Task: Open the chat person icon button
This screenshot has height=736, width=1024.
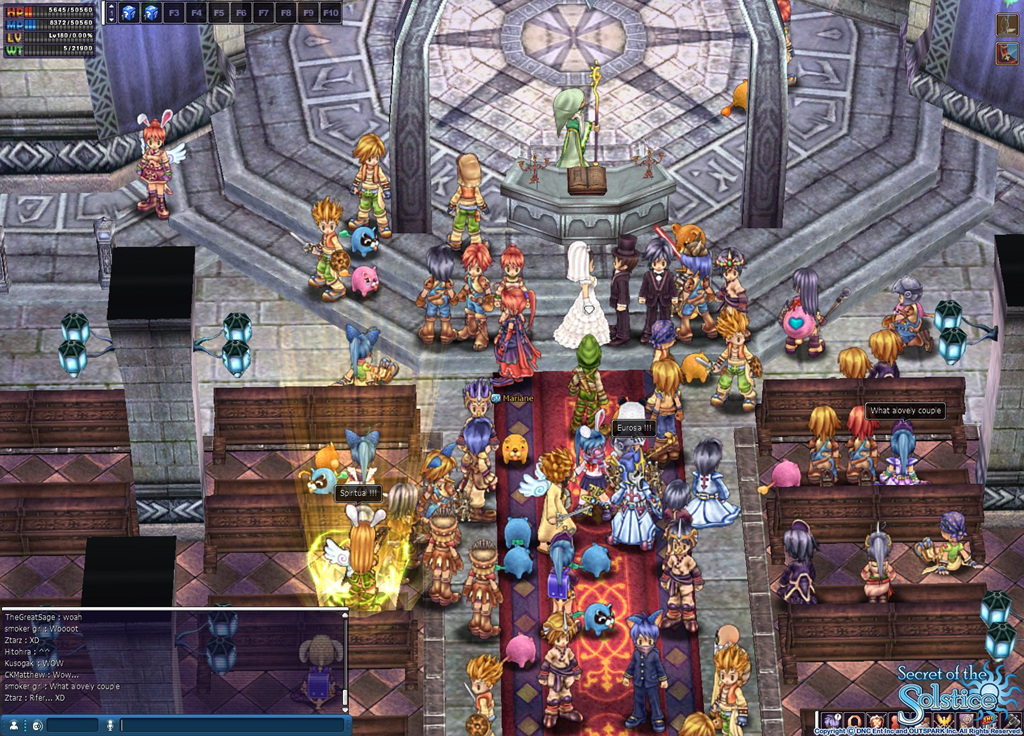Action: (12, 725)
